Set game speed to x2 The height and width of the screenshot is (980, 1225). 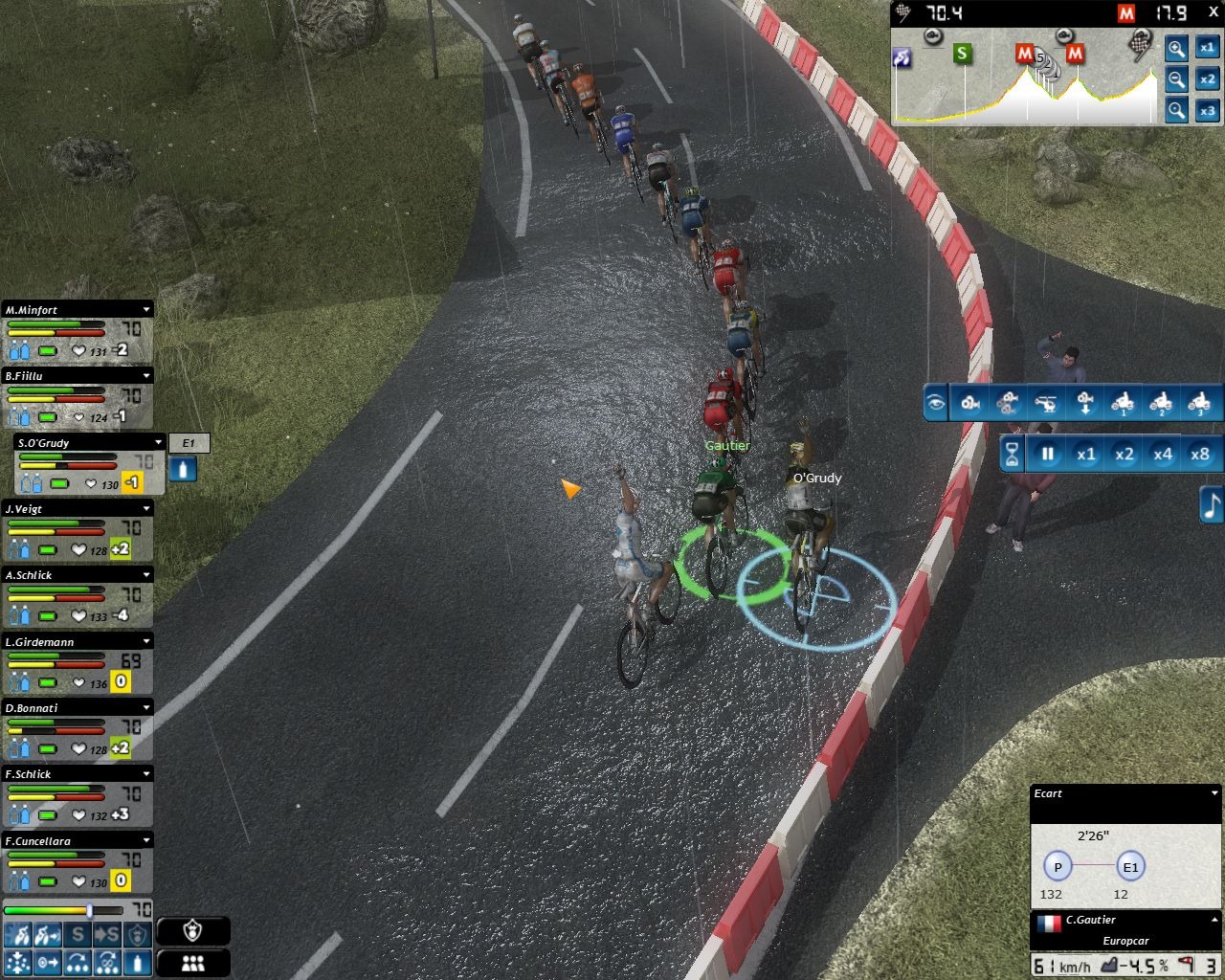[1124, 455]
